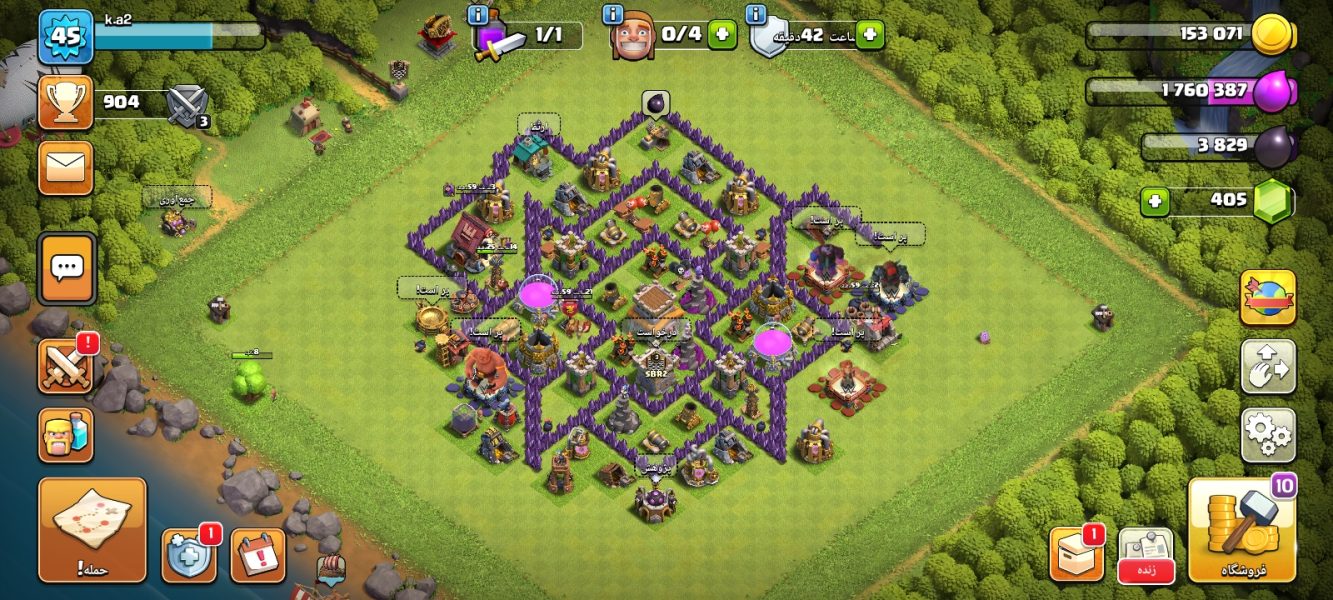Open the trophy league button

(x=66, y=102)
